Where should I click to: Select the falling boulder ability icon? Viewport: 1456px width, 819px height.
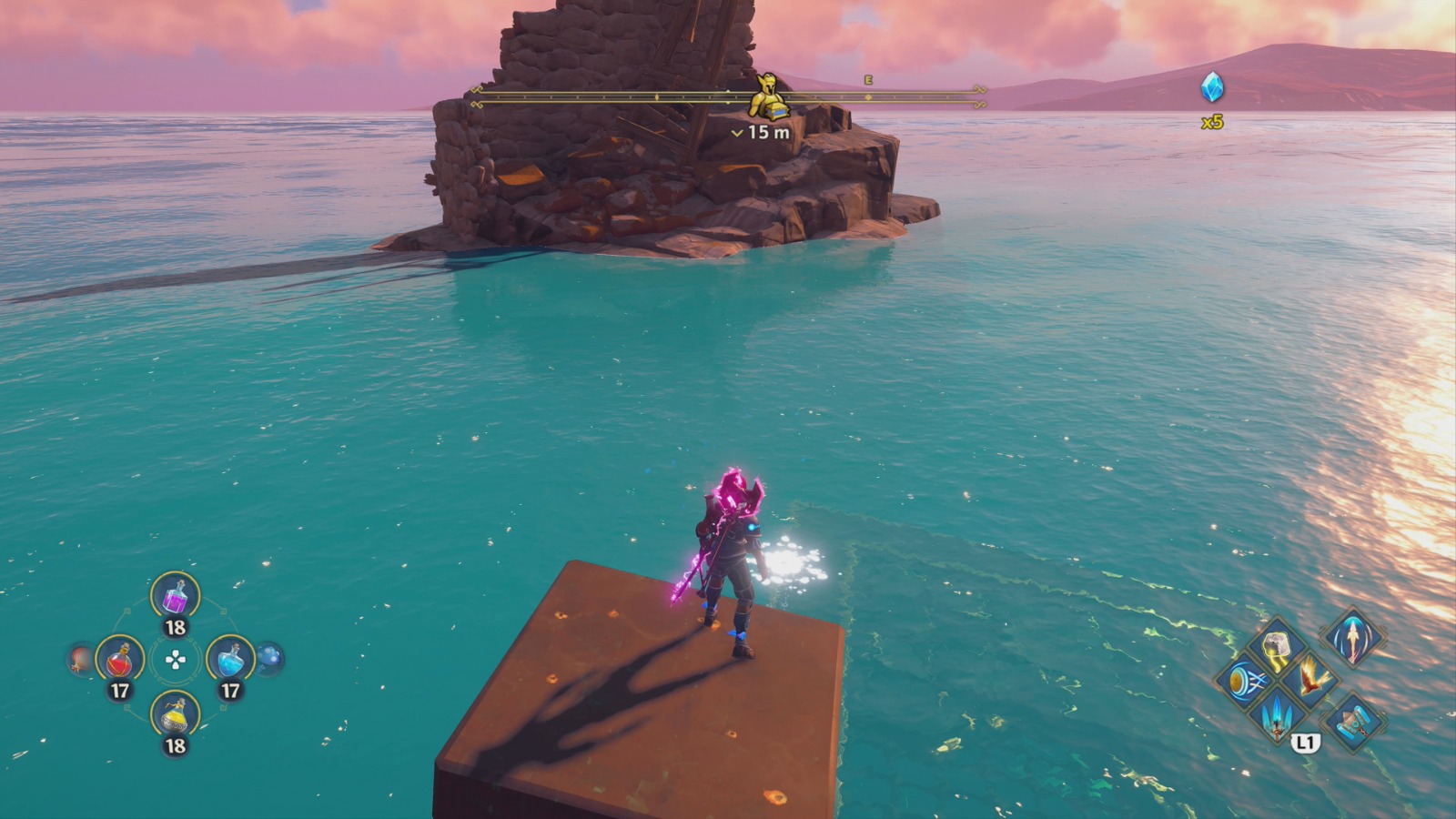click(x=1275, y=645)
